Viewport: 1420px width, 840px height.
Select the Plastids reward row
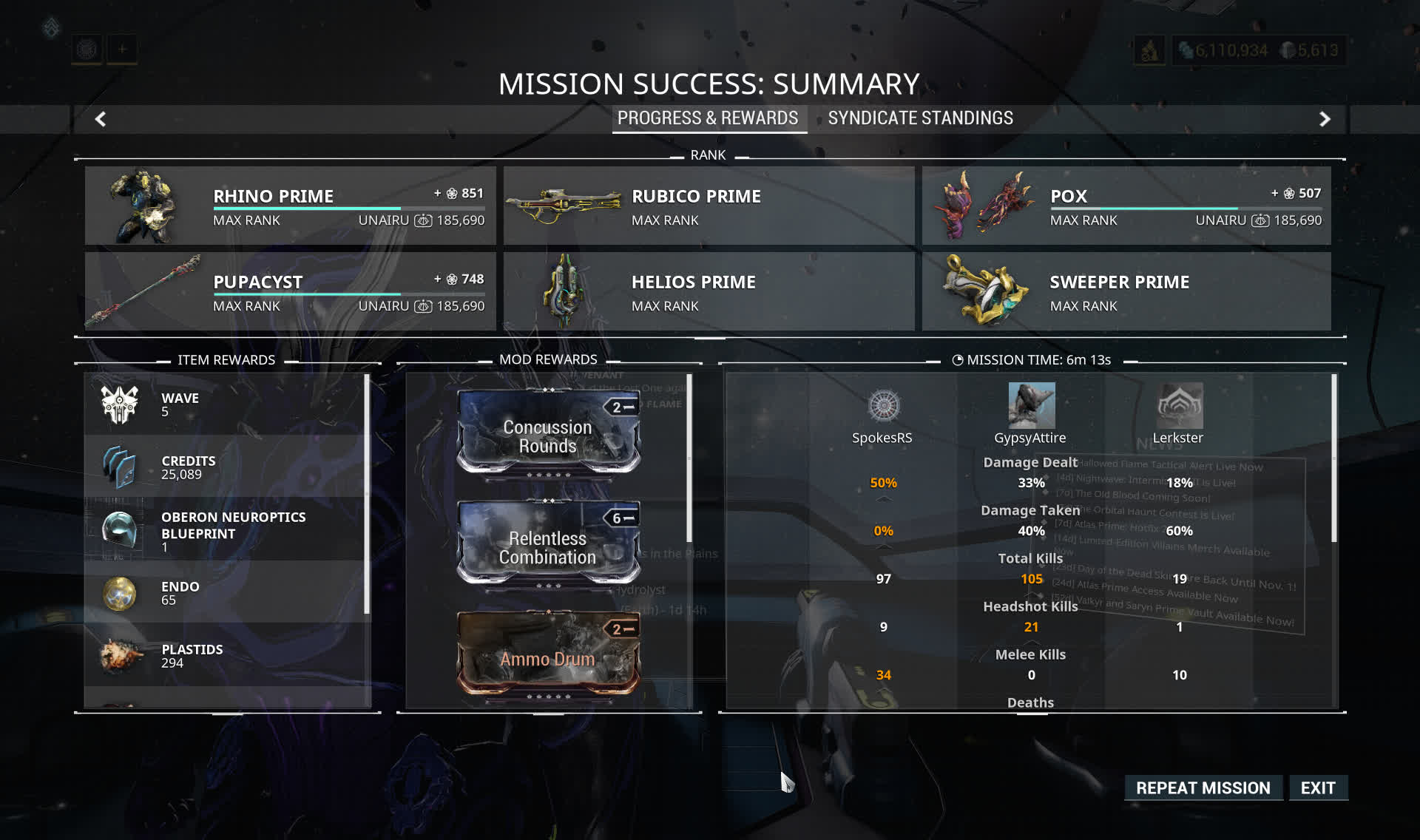click(226, 655)
